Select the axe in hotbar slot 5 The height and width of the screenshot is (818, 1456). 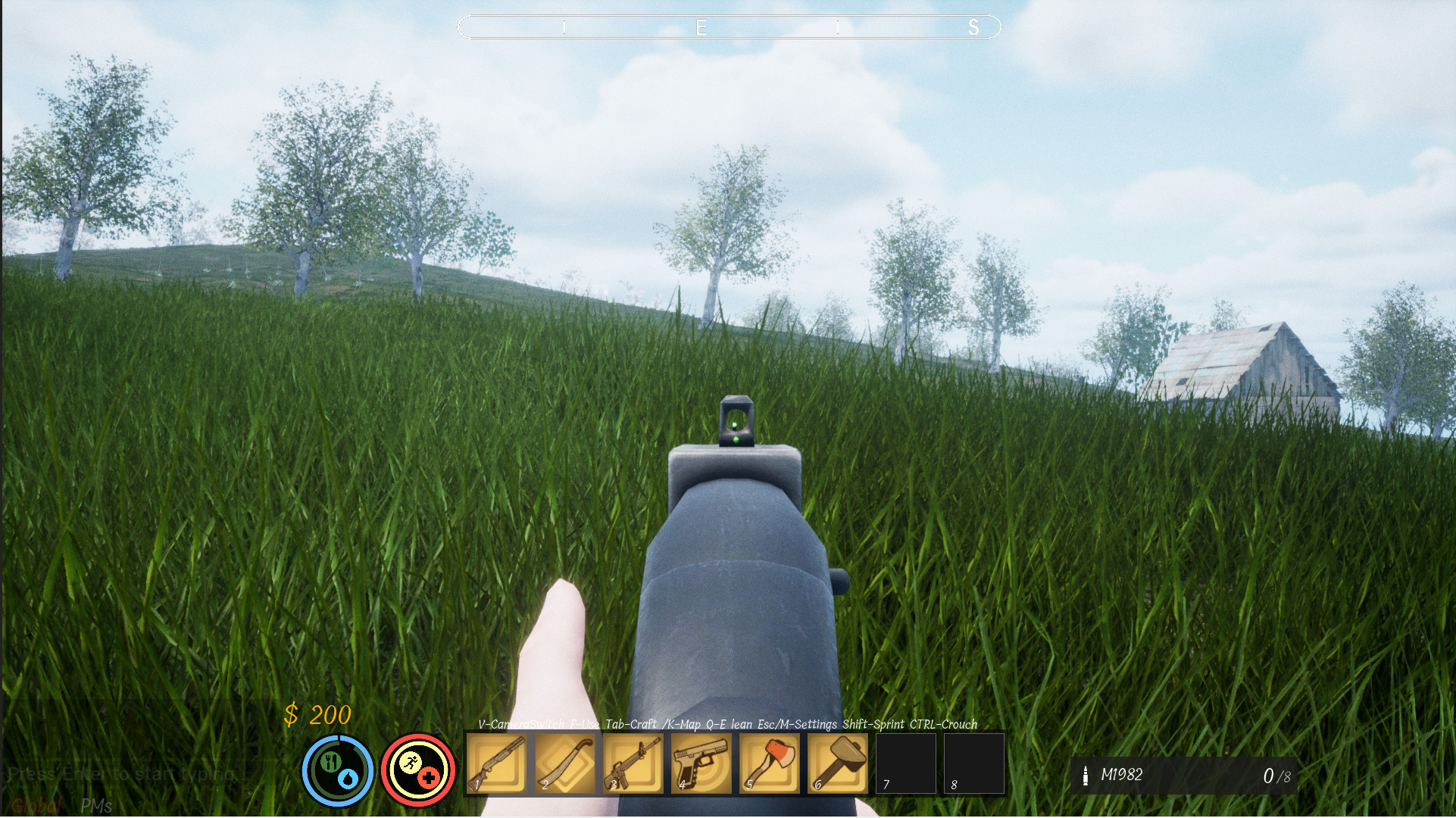pyautogui.click(x=769, y=763)
